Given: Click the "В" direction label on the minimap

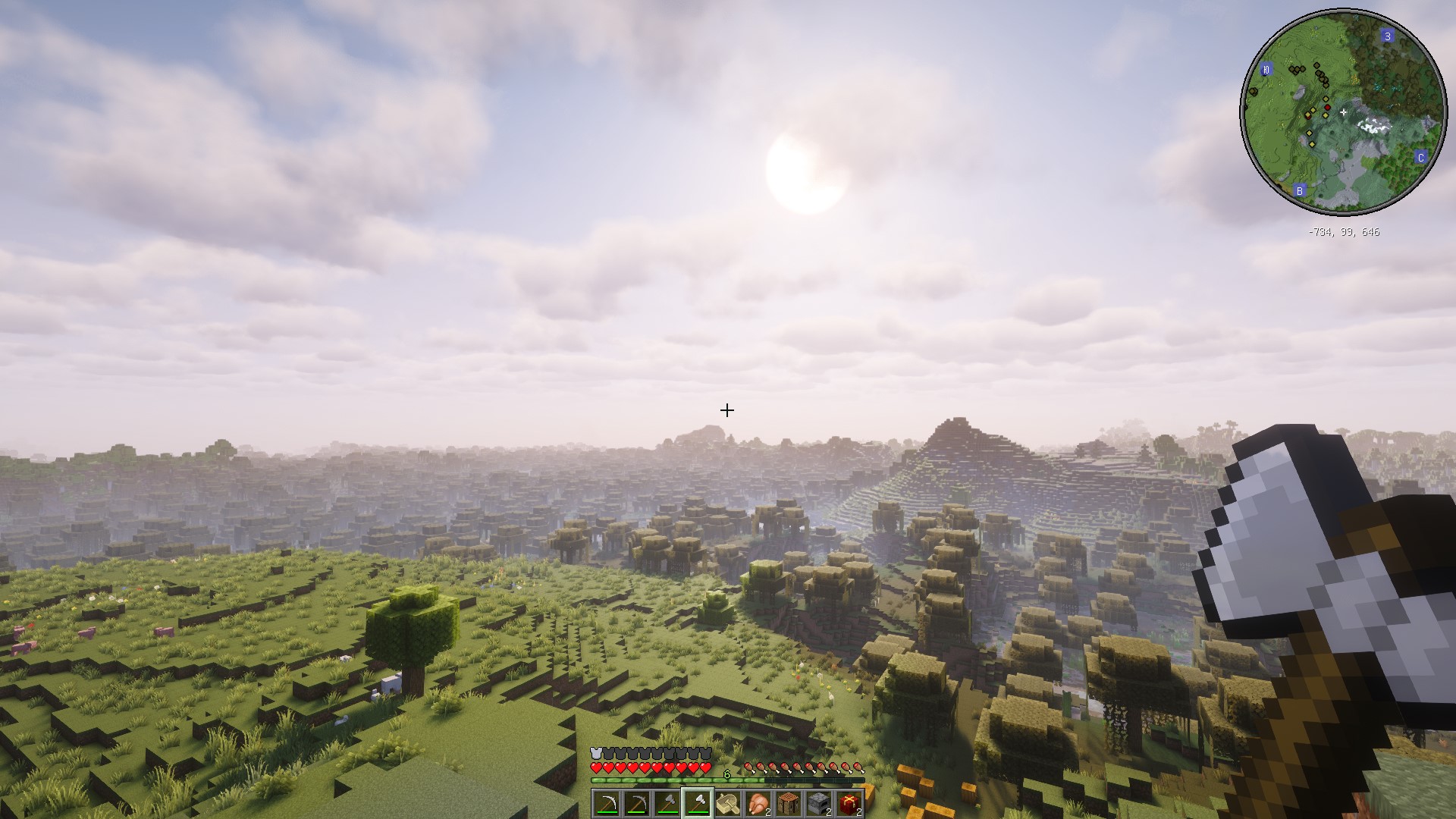Looking at the screenshot, I should tap(1300, 191).
